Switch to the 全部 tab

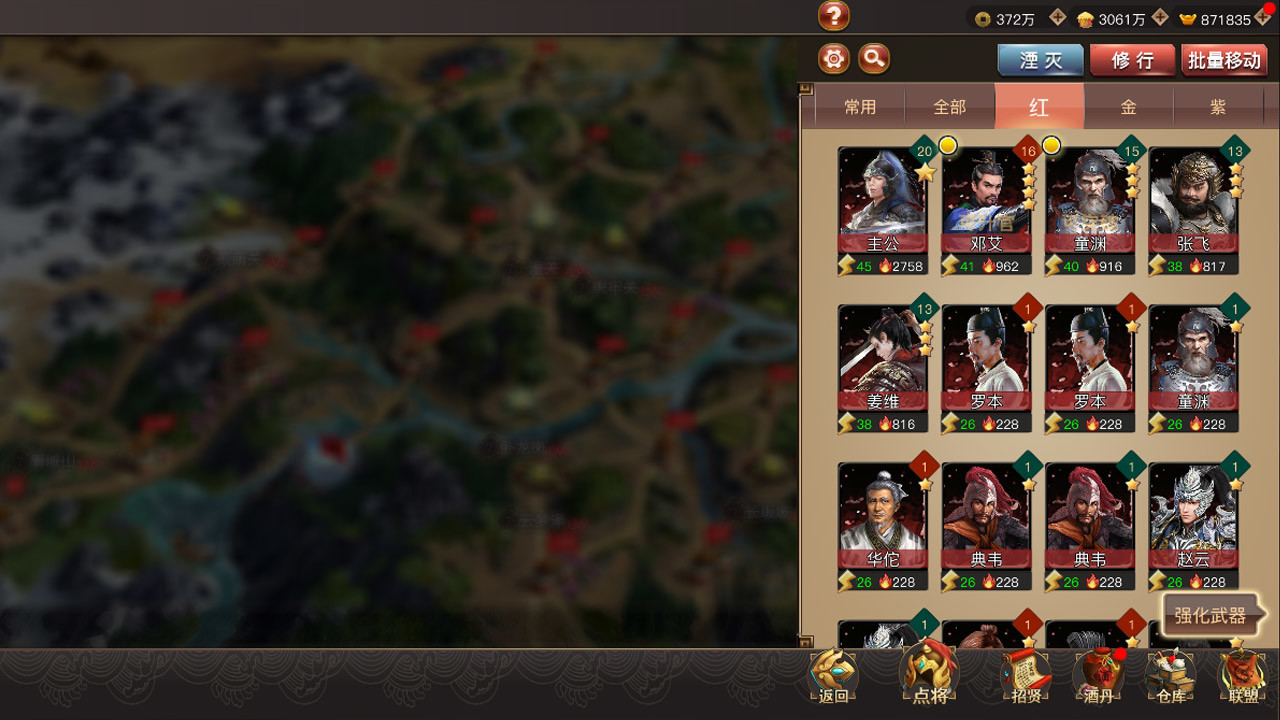click(949, 106)
